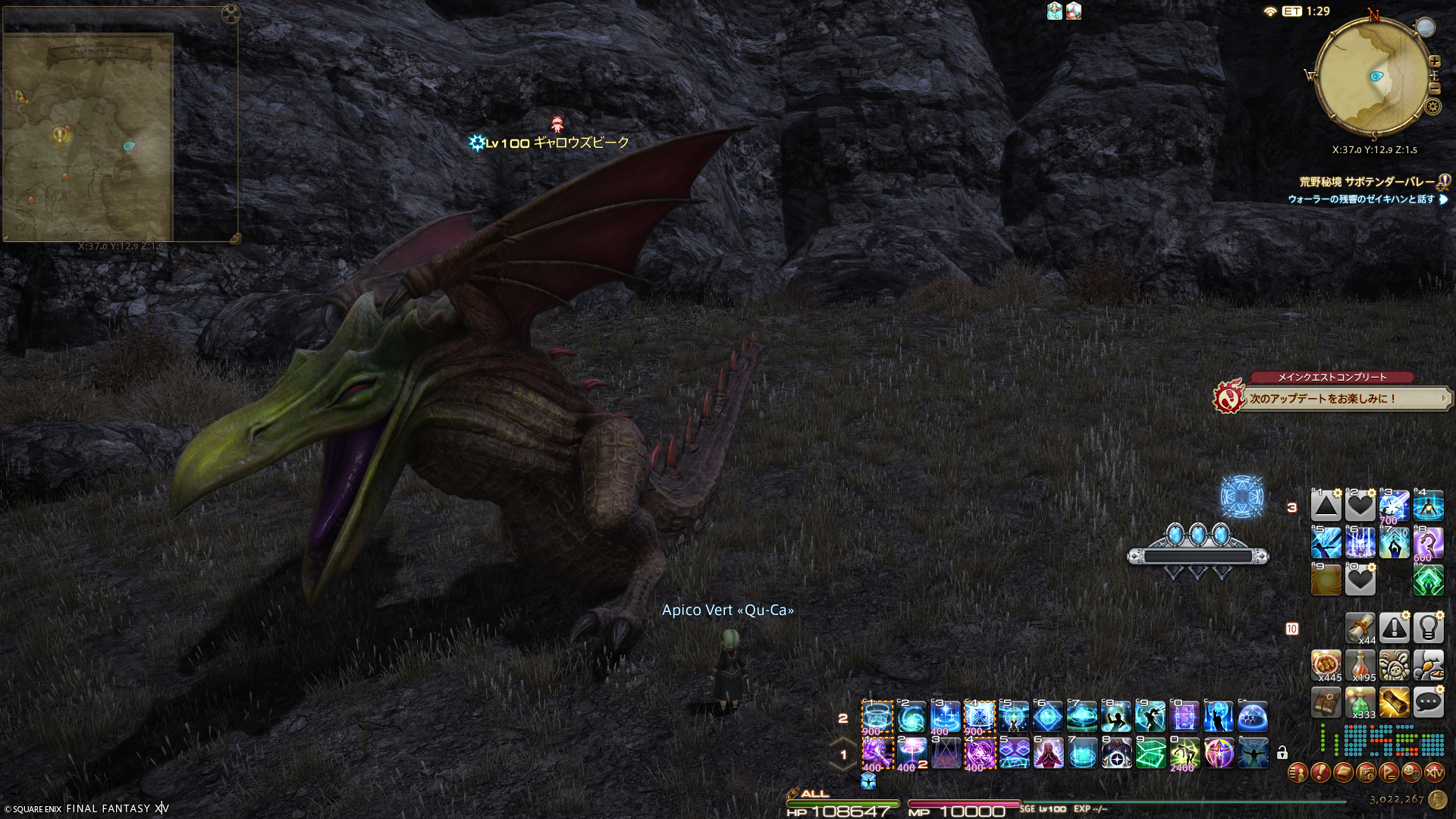1456x819 pixels.
Task: Use the ability with the praying pink figure
Action: tap(1048, 753)
